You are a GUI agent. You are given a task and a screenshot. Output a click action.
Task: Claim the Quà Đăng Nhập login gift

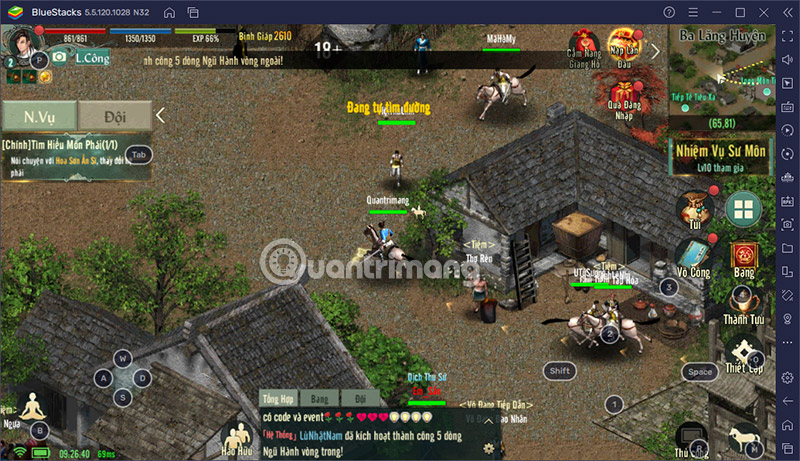tap(624, 99)
